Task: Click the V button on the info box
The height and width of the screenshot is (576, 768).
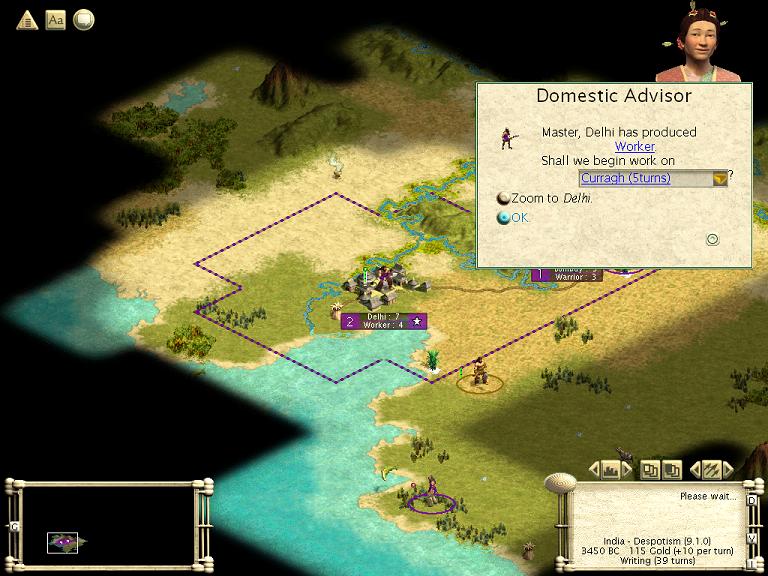Action: tap(751, 538)
